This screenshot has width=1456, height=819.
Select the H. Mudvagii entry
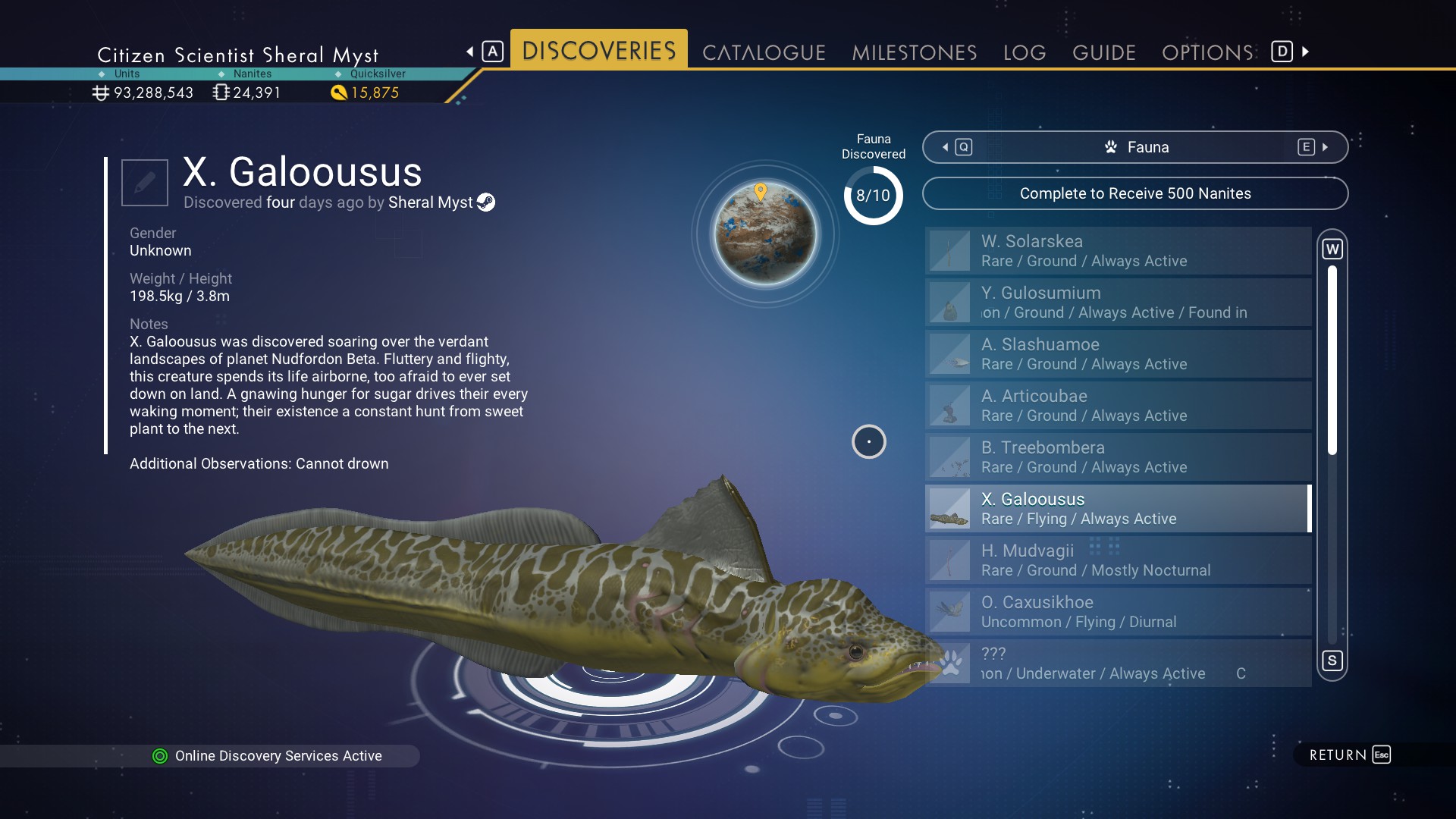1118,560
